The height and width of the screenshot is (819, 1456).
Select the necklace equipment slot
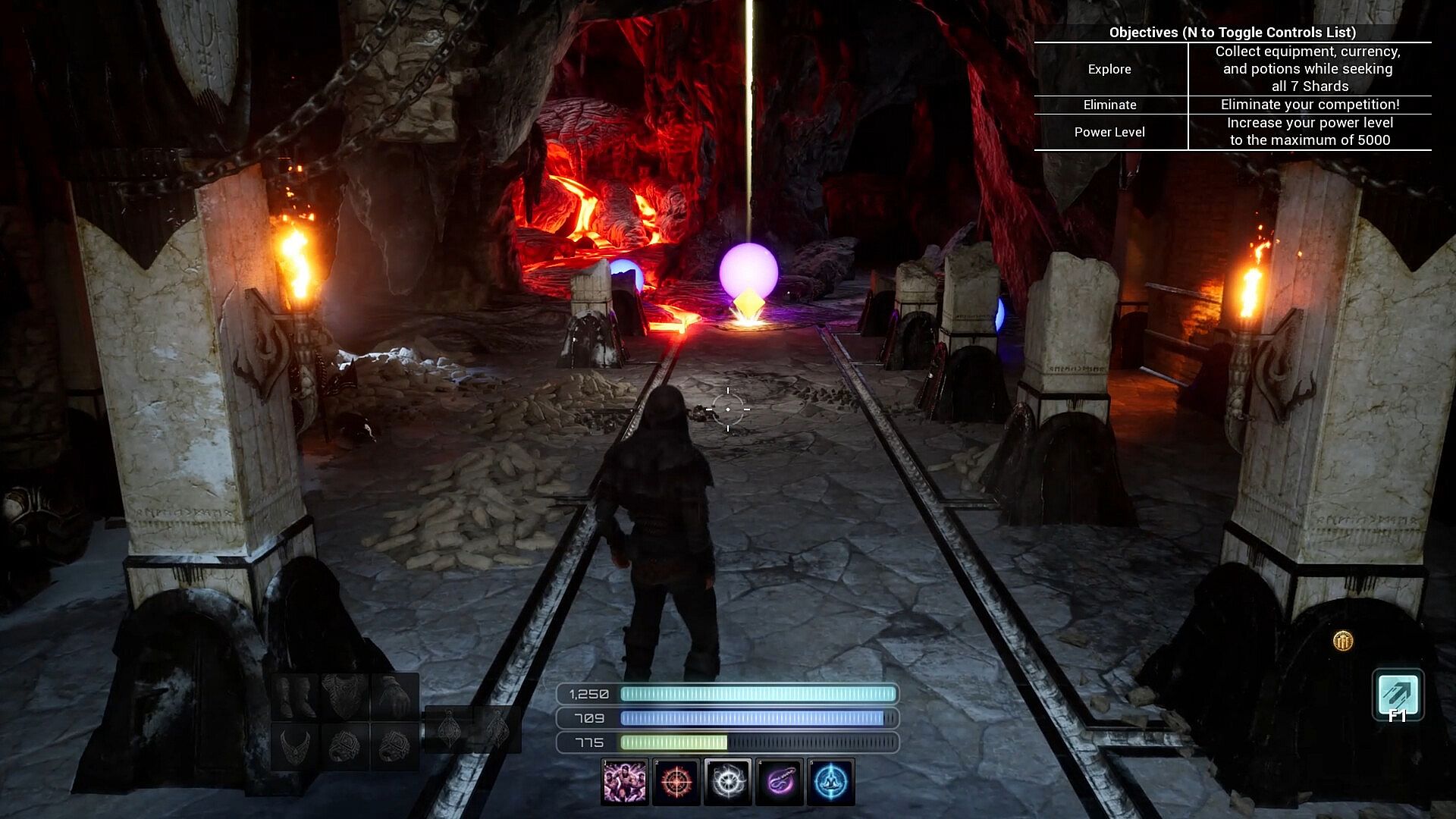(297, 746)
